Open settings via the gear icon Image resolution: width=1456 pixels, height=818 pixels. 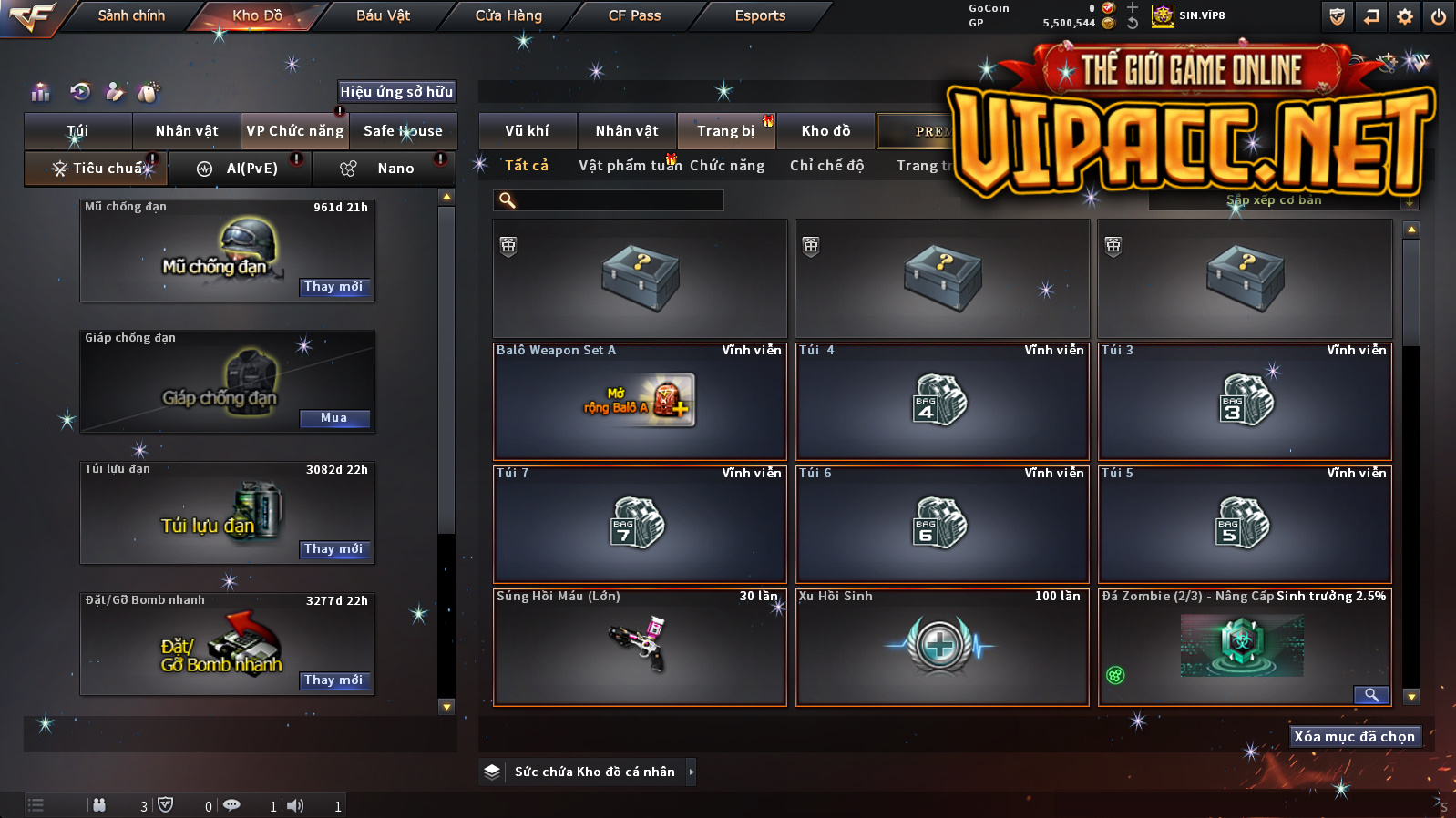pyautogui.click(x=1405, y=16)
